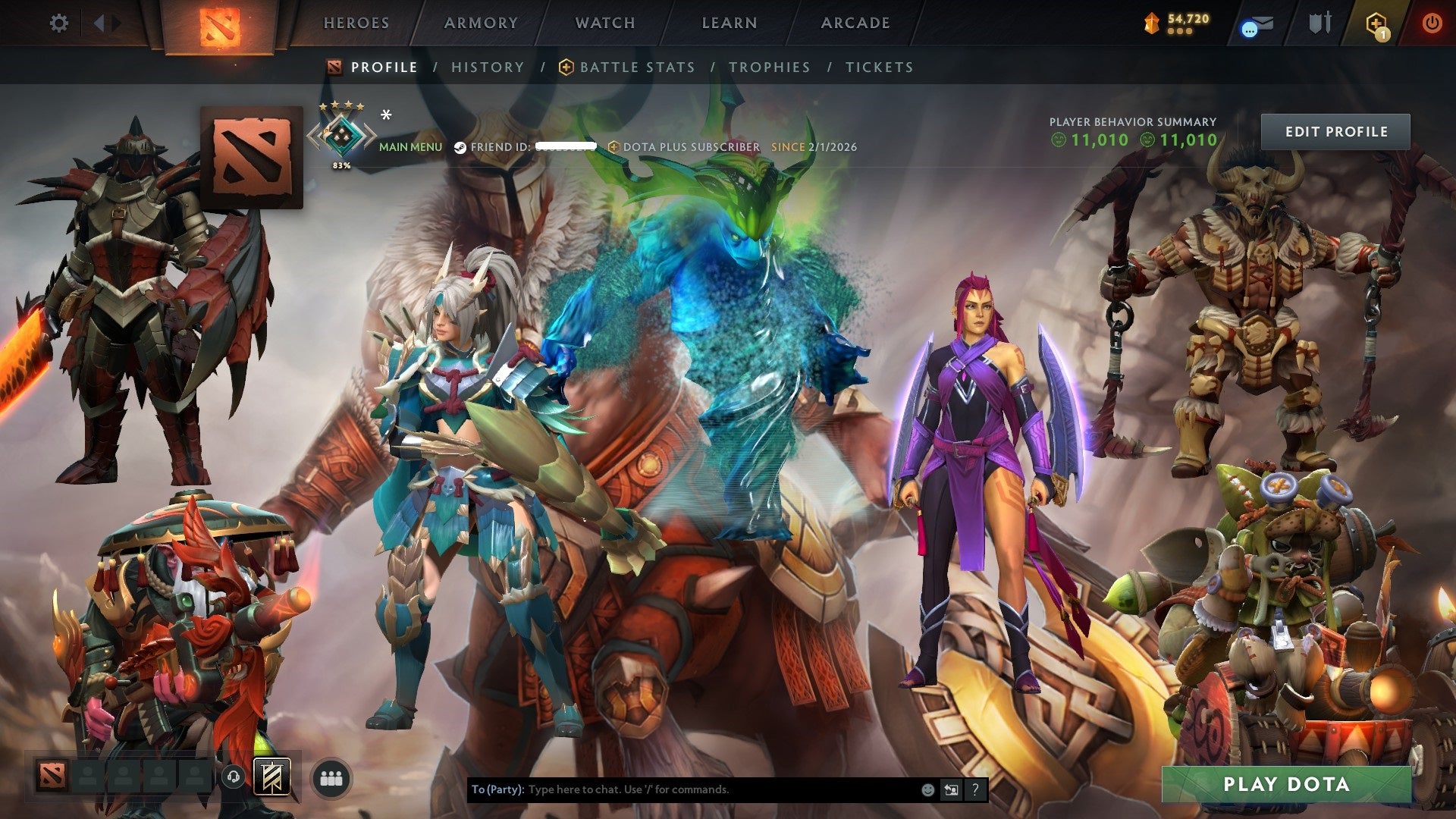Open the emoticon picker in chat bar

point(927,789)
